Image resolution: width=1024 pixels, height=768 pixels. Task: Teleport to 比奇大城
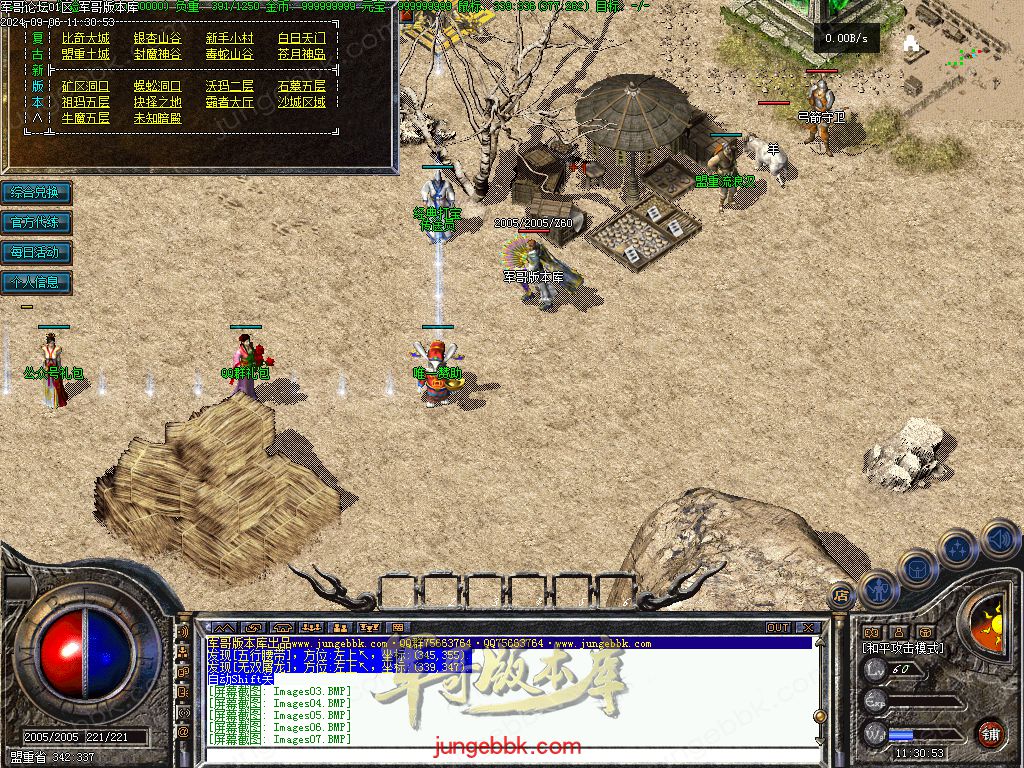coord(85,39)
